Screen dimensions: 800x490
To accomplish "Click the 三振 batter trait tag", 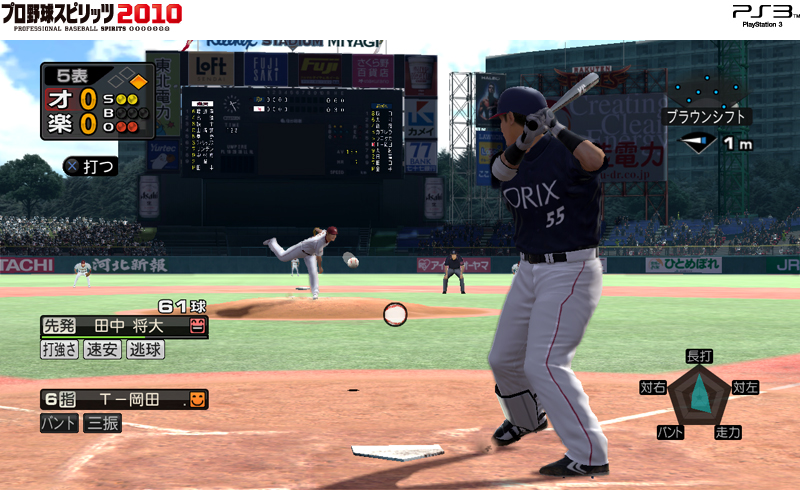I will pyautogui.click(x=102, y=423).
